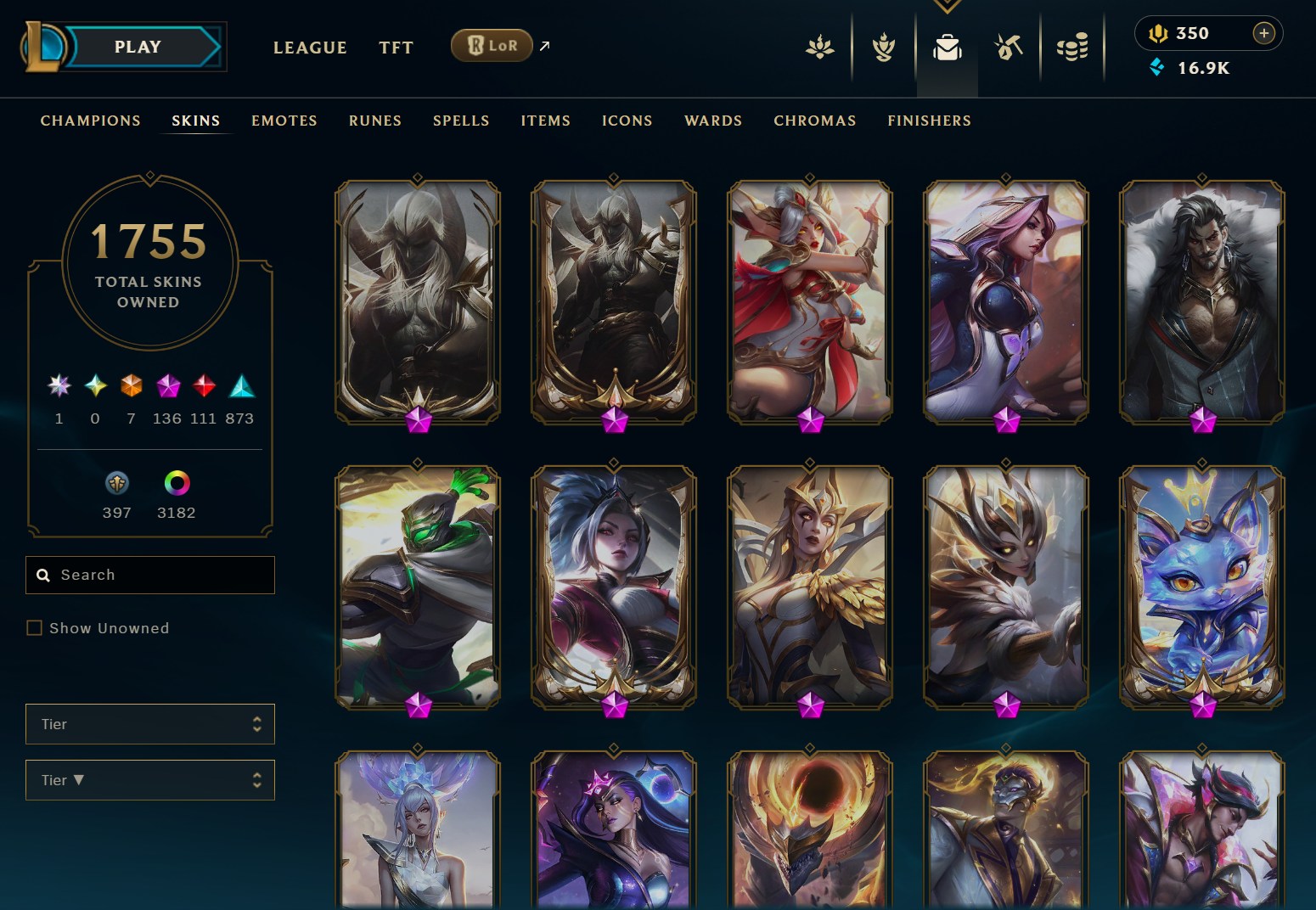Open the TFT section

point(396,48)
